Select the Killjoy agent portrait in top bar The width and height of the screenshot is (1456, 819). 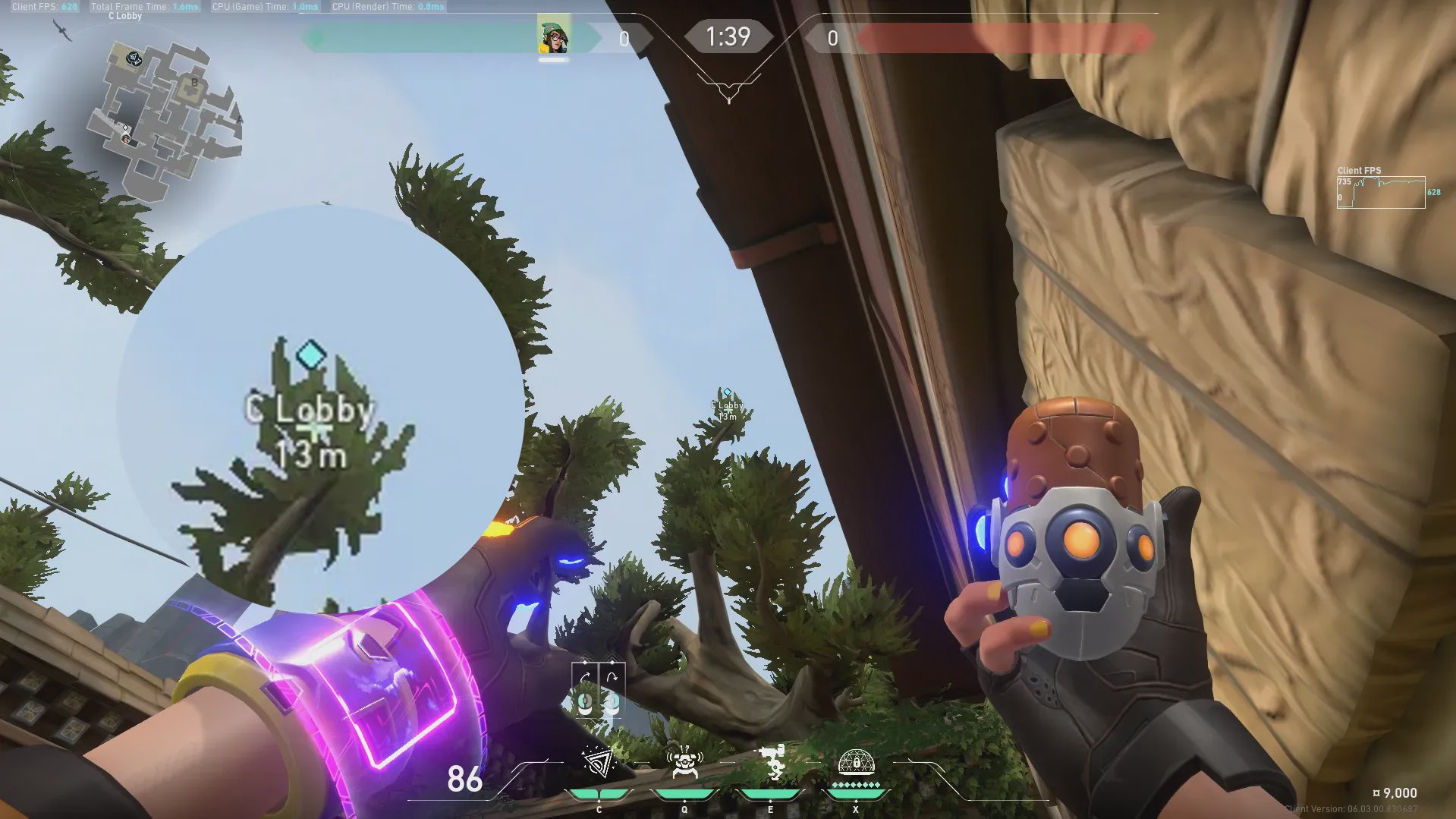click(554, 37)
